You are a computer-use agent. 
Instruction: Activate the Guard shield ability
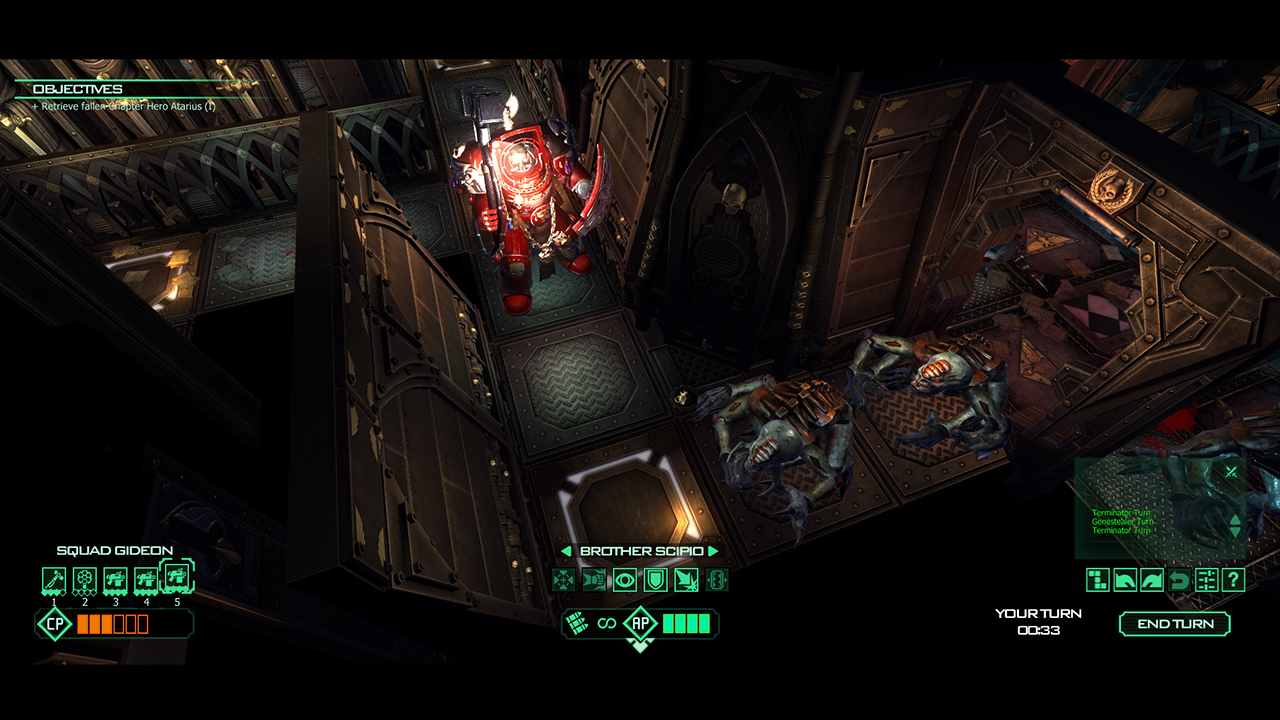pos(655,579)
